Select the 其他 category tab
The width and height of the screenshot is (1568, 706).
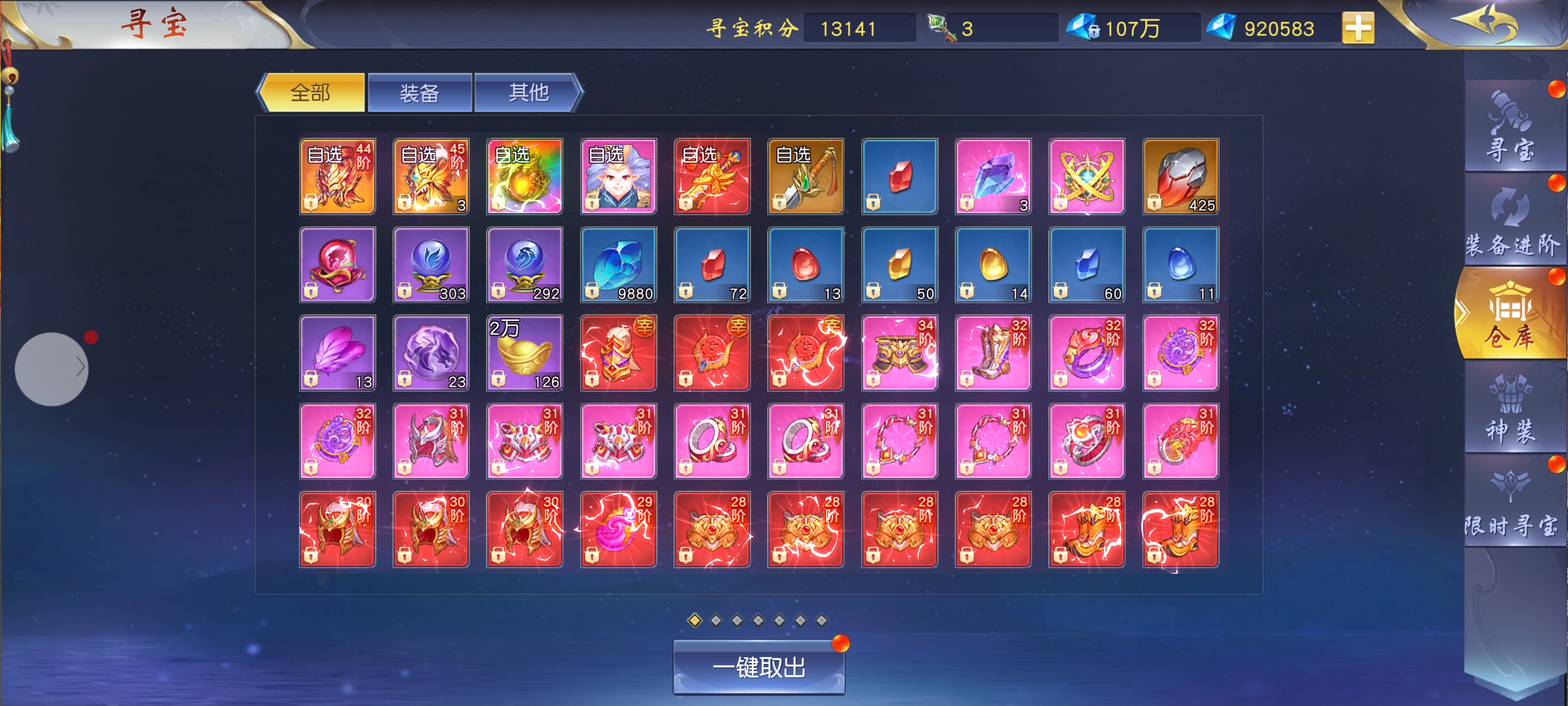528,93
